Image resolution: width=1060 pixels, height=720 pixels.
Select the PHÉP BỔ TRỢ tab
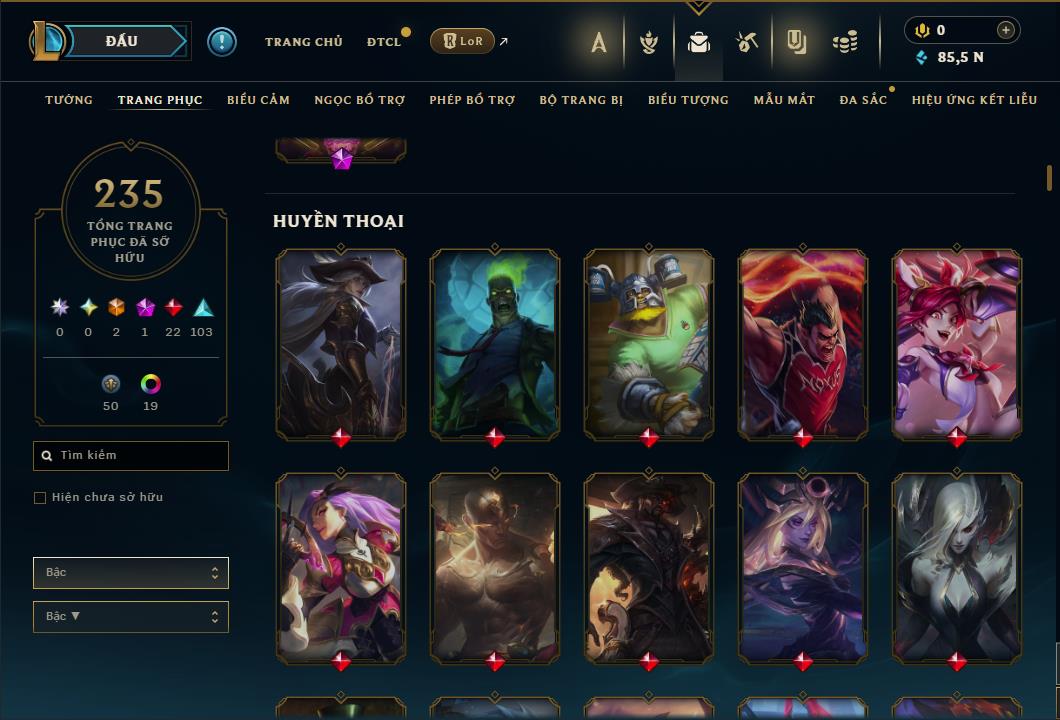[x=472, y=100]
